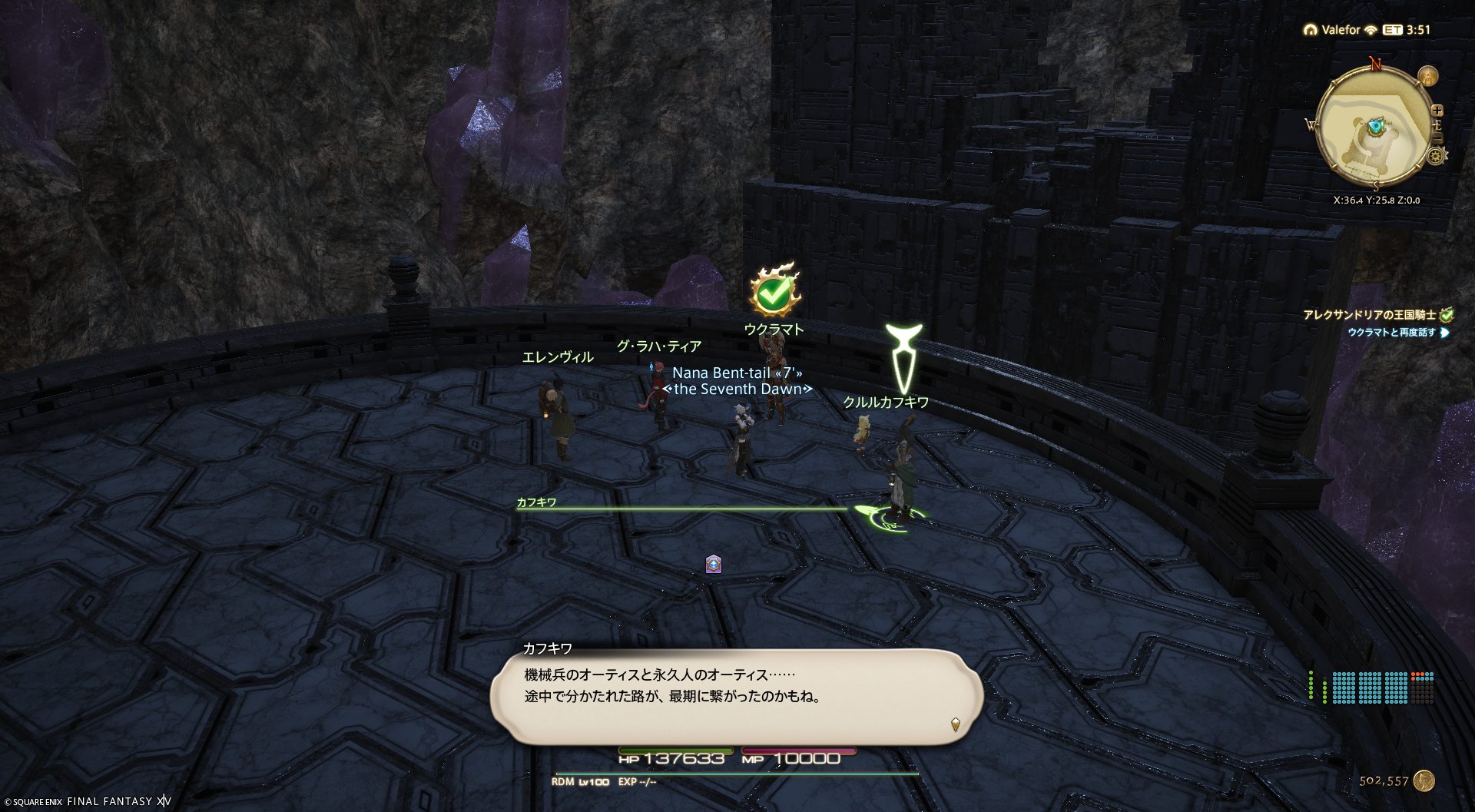The image size is (1475, 812).
Task: Select the objective ウクラマトと再度話す
Action: point(1391,333)
